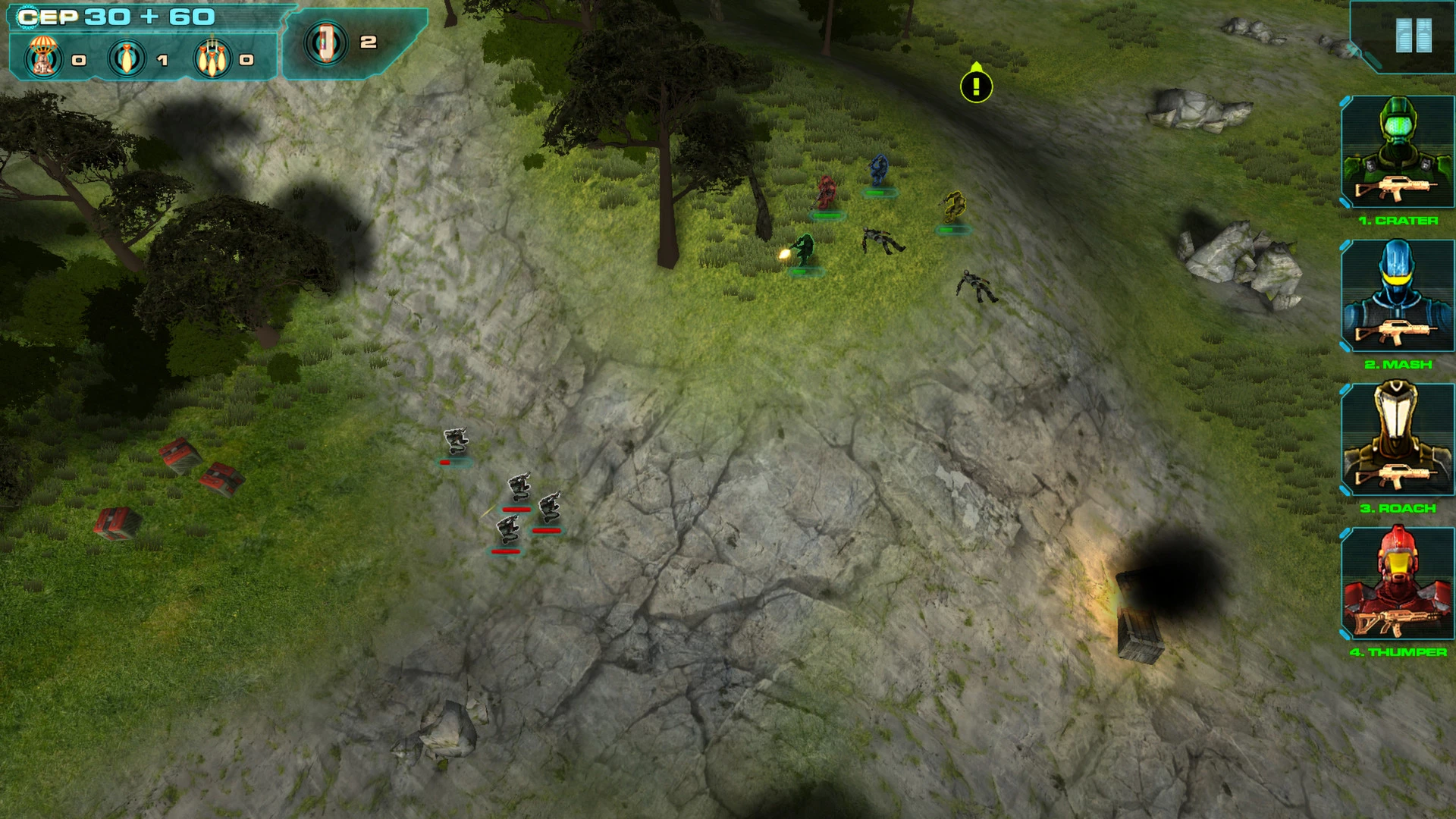Image resolution: width=1456 pixels, height=819 pixels.
Task: Use the canister item icon
Action: [326, 42]
